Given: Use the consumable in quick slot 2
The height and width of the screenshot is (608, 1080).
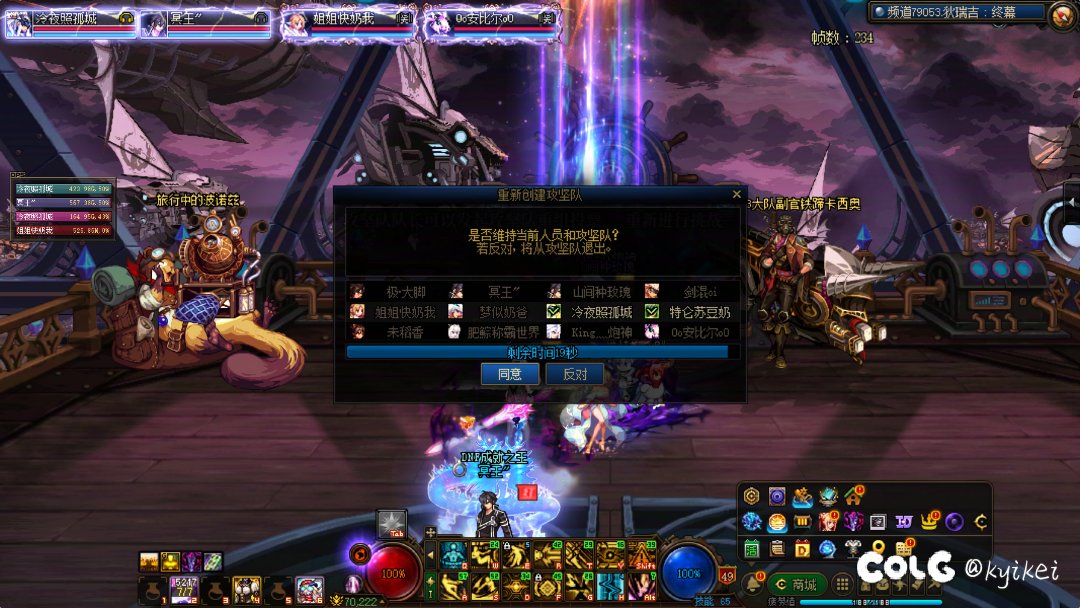Looking at the screenshot, I should tap(184, 588).
